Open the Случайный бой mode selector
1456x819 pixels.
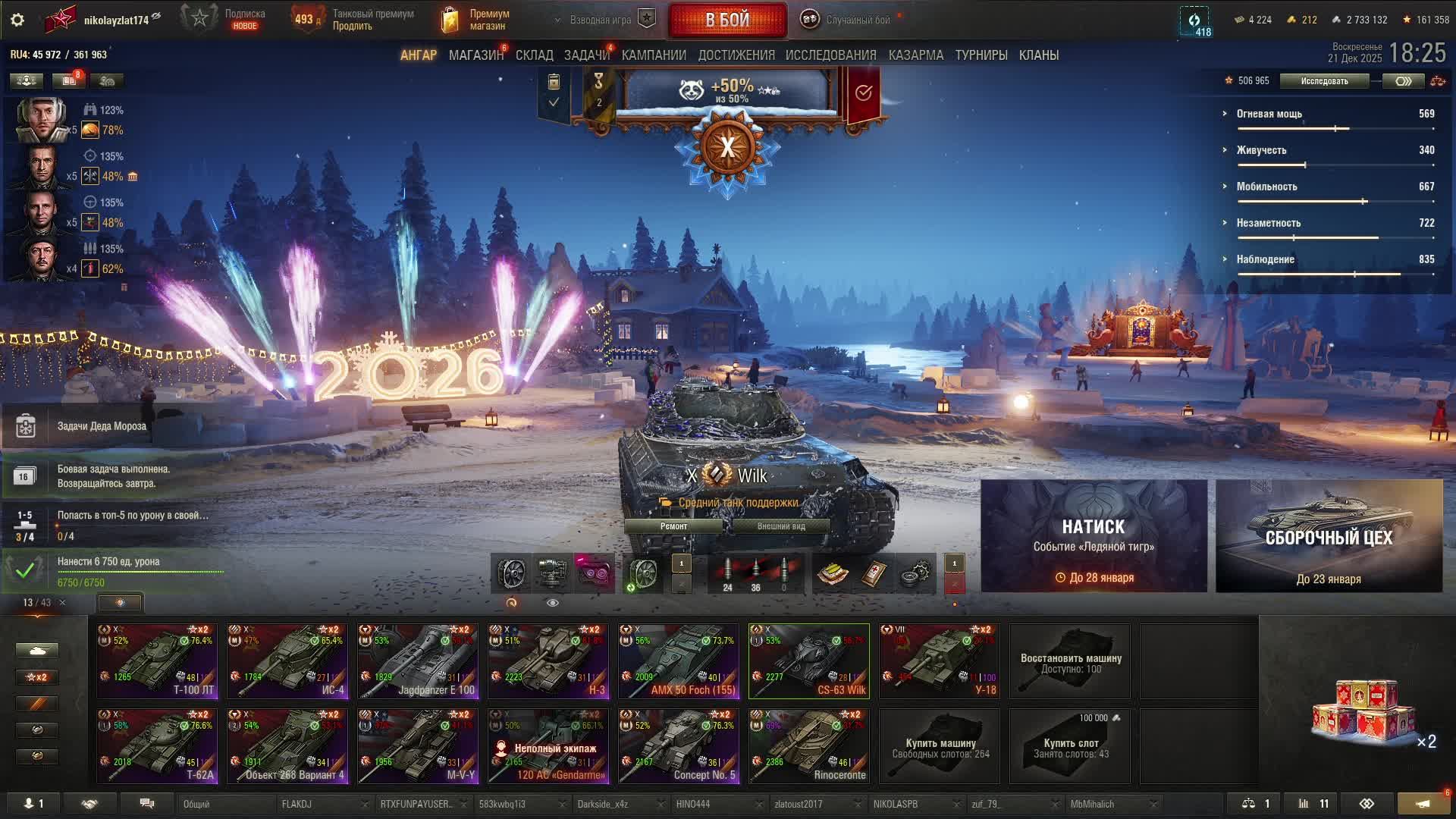[x=849, y=20]
